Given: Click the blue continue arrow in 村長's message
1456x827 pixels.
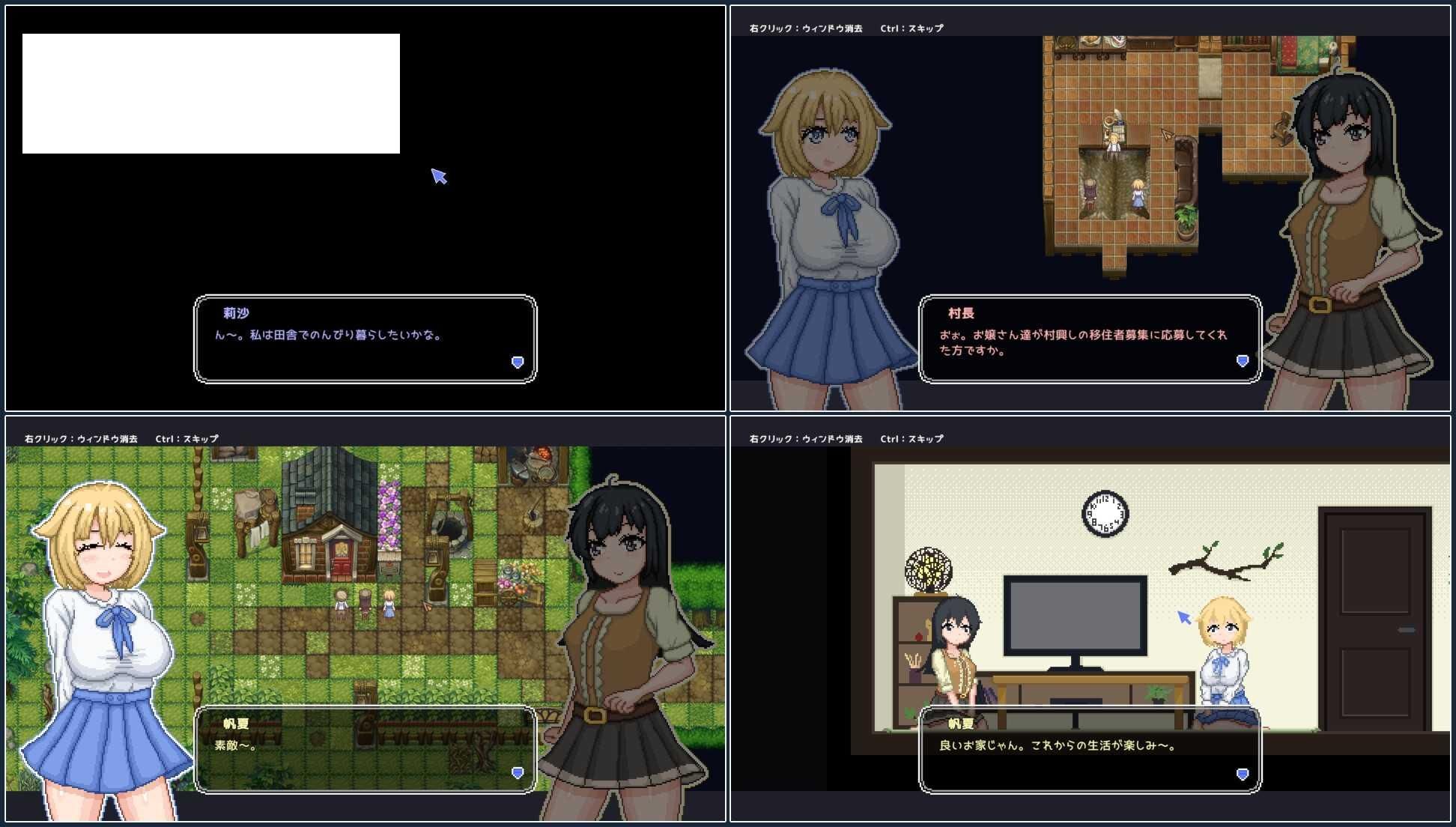Looking at the screenshot, I should (1242, 361).
